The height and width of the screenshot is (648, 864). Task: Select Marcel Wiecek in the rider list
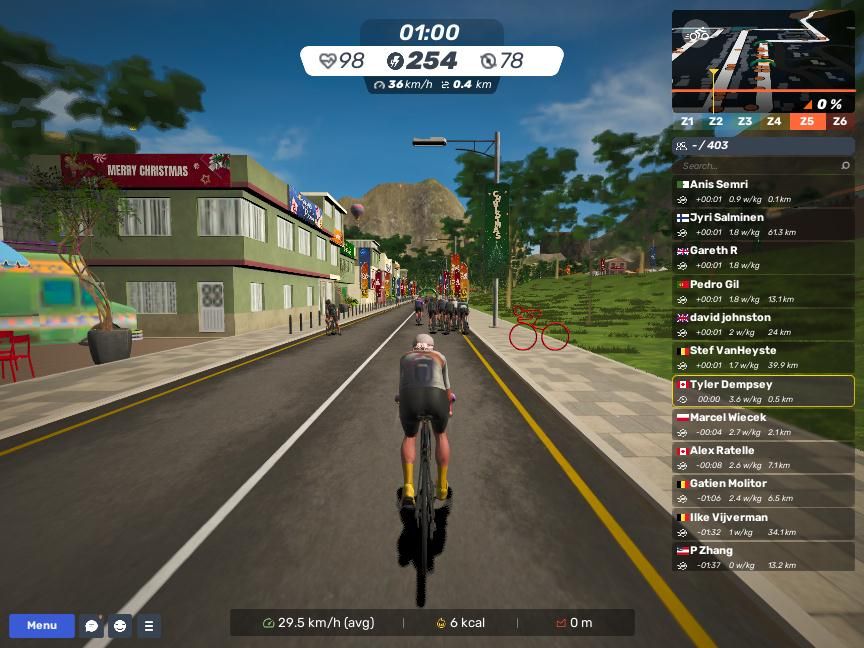(763, 424)
